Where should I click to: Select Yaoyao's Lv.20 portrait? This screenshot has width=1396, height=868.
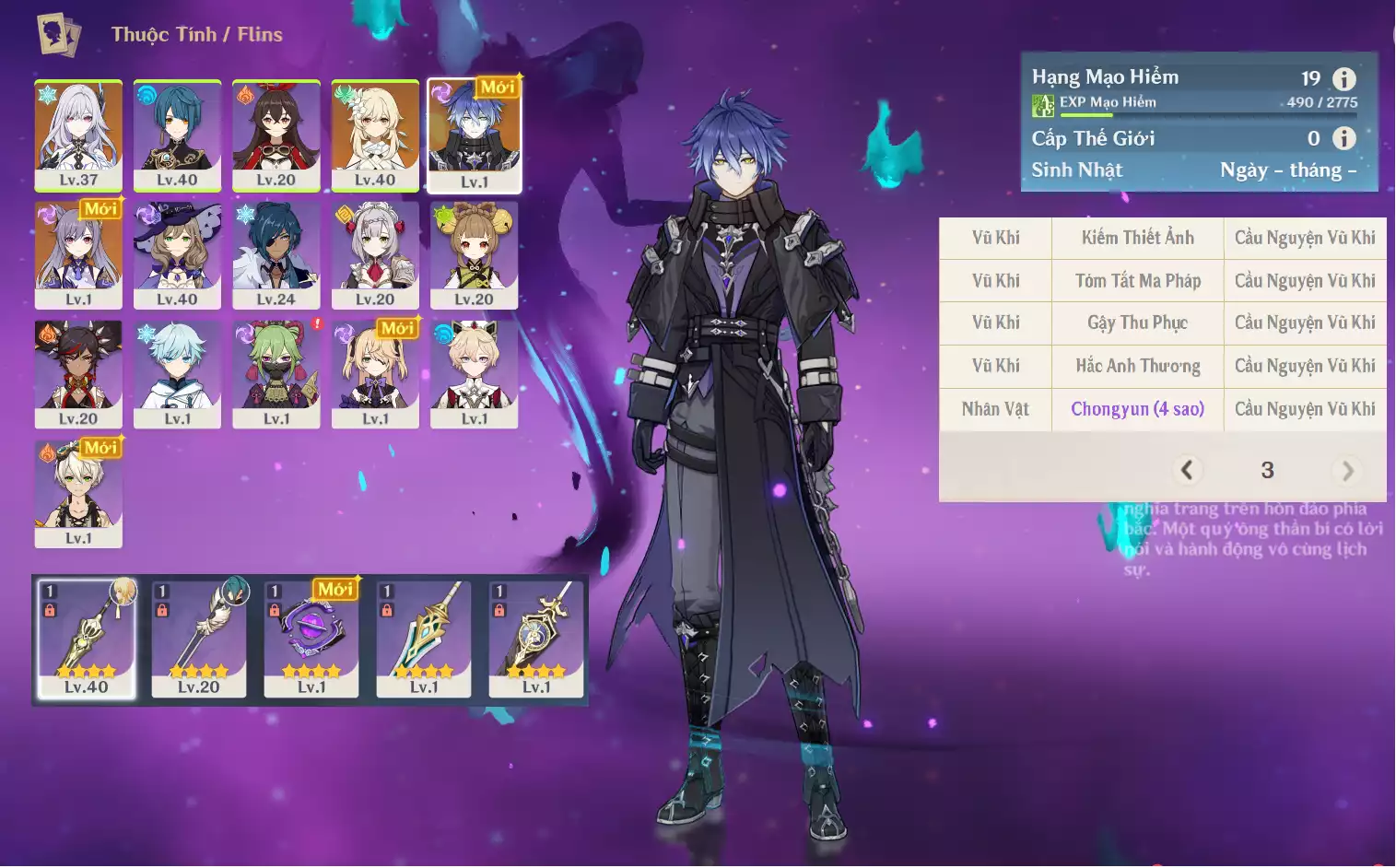point(474,254)
